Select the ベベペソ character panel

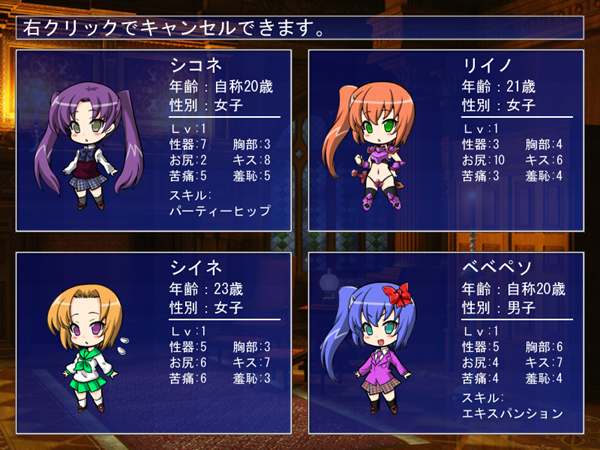point(446,342)
